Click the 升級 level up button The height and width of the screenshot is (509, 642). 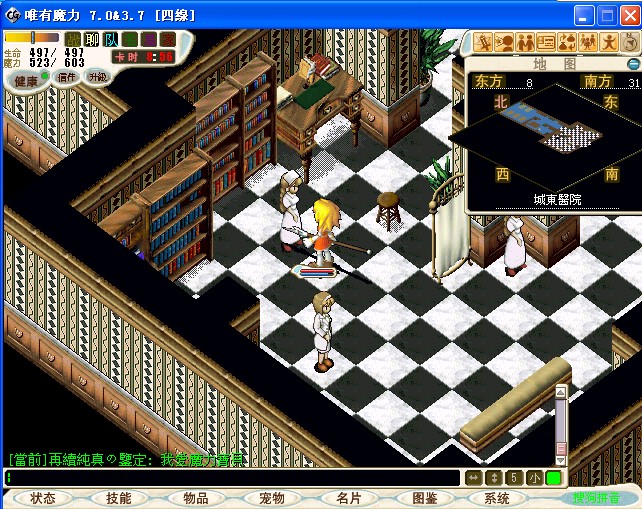tap(98, 77)
